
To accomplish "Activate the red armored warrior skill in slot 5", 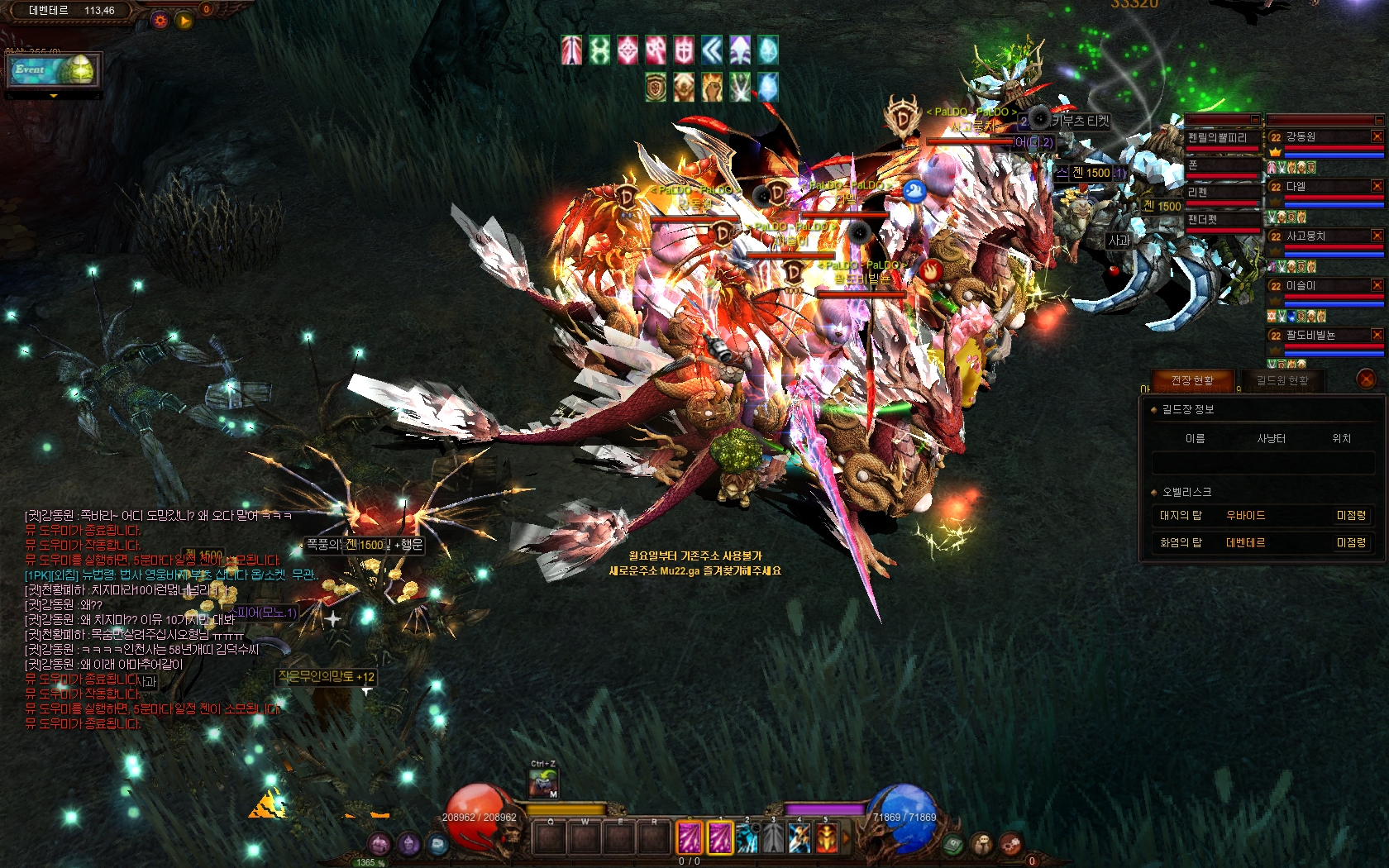I will [x=826, y=838].
